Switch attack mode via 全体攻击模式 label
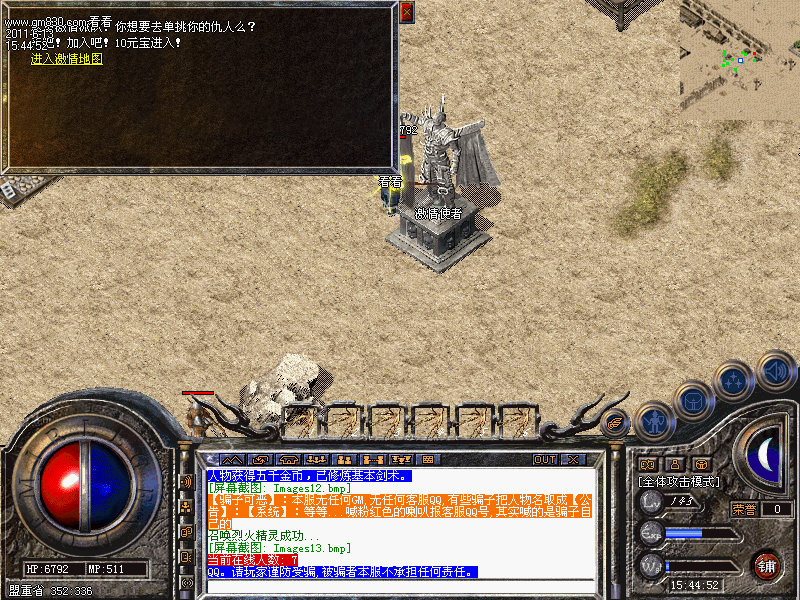The height and width of the screenshot is (600, 800). [x=675, y=481]
